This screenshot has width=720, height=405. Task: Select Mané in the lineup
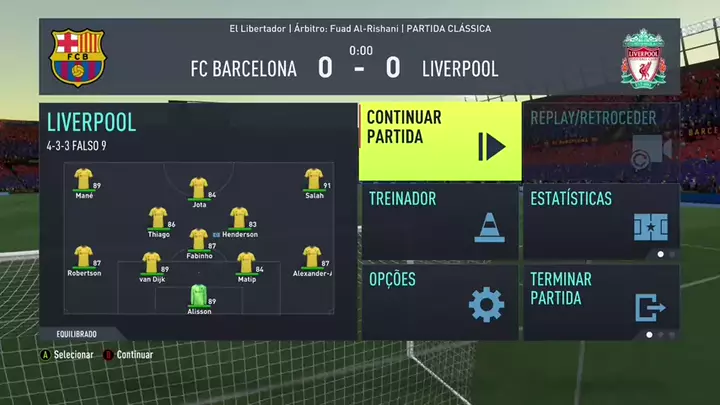[x=83, y=180]
